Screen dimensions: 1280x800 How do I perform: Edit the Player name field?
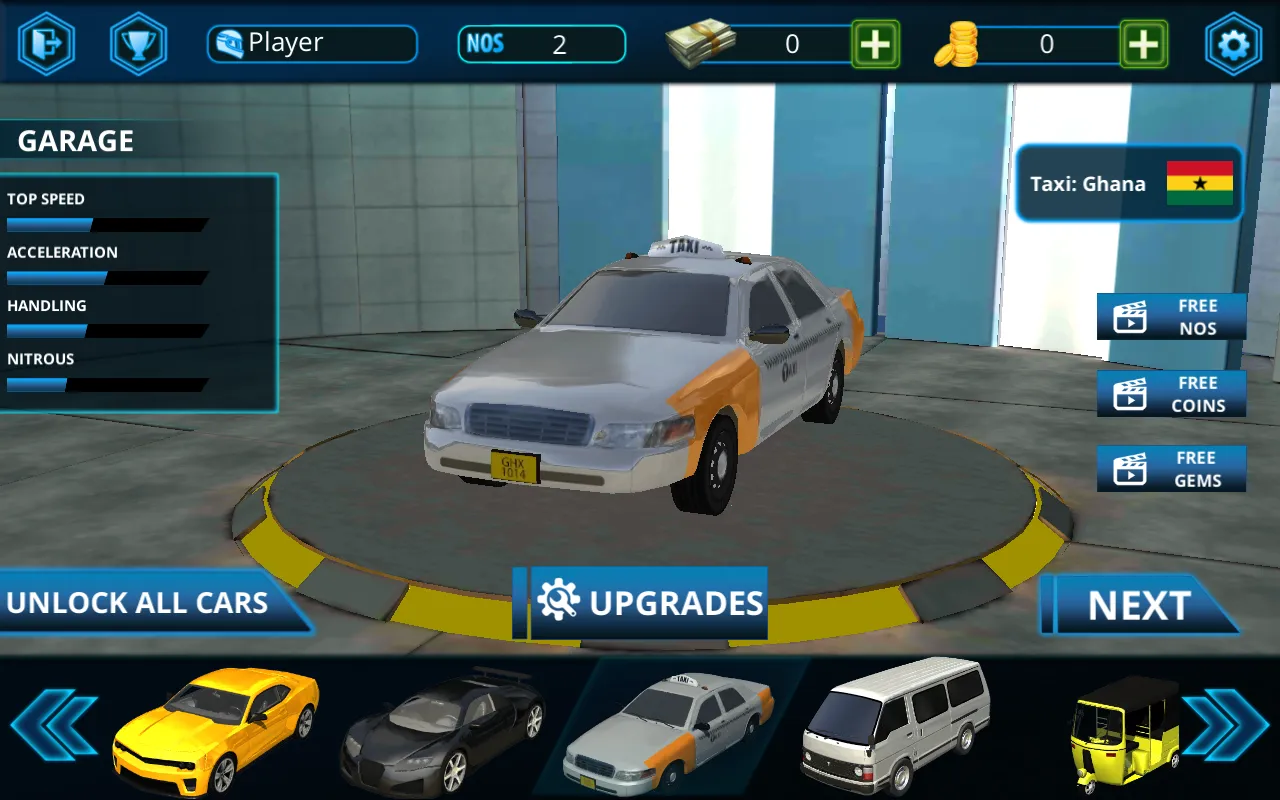[x=312, y=44]
